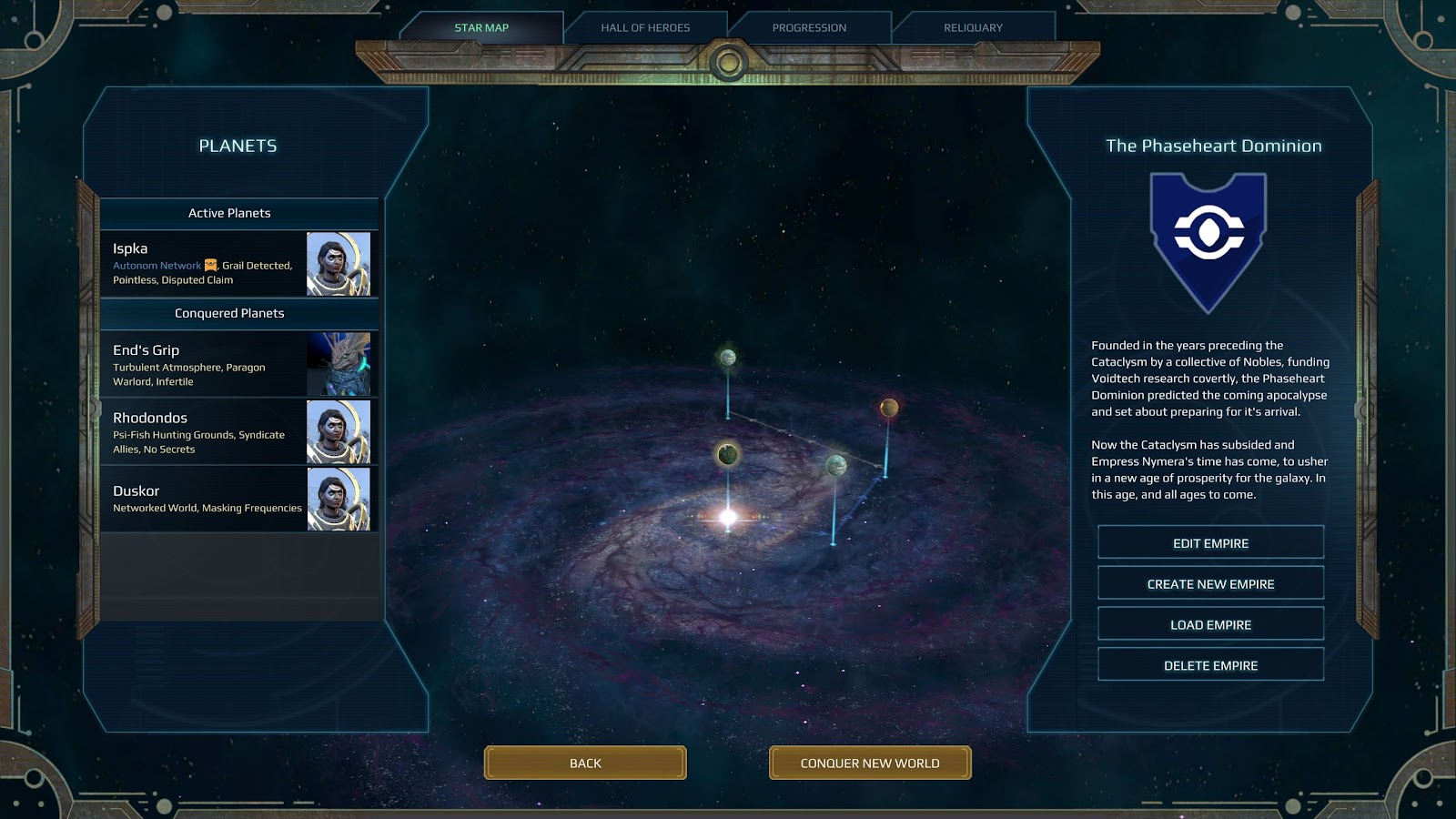
Task: Open the Reliquary tab
Action: [x=973, y=27]
